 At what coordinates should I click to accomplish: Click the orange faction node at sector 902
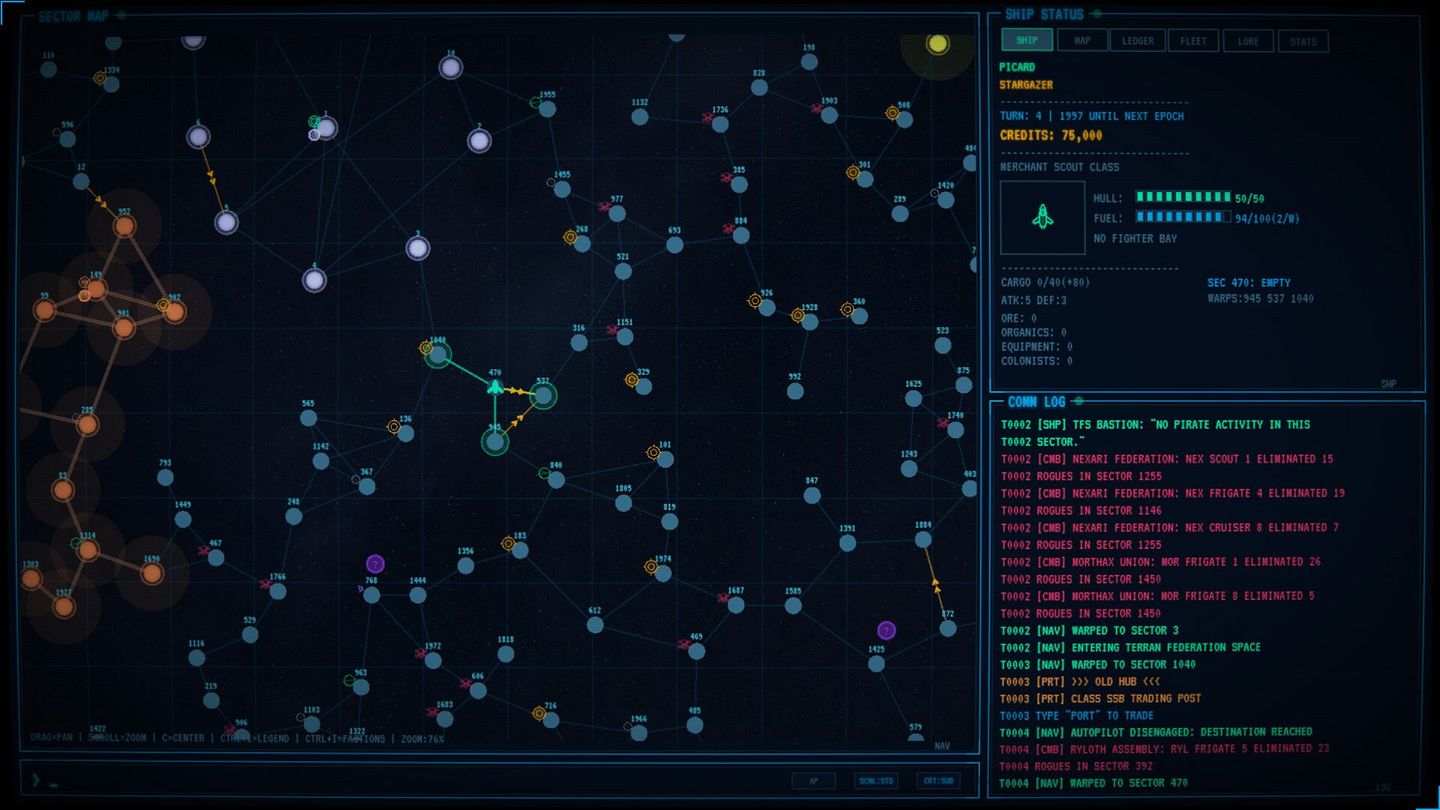pyautogui.click(x=174, y=313)
